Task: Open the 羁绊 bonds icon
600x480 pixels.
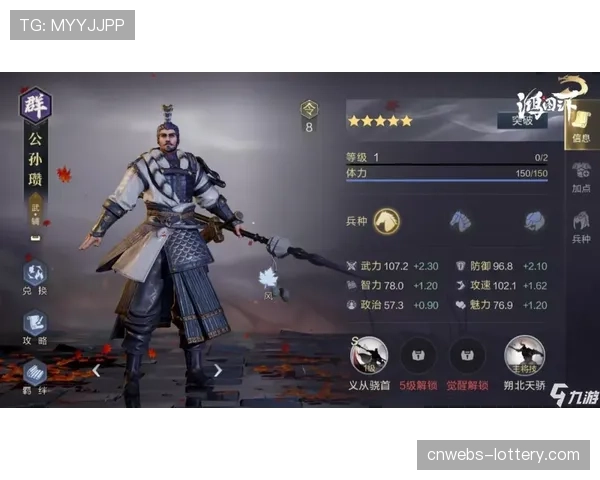Action: (x=35, y=376)
